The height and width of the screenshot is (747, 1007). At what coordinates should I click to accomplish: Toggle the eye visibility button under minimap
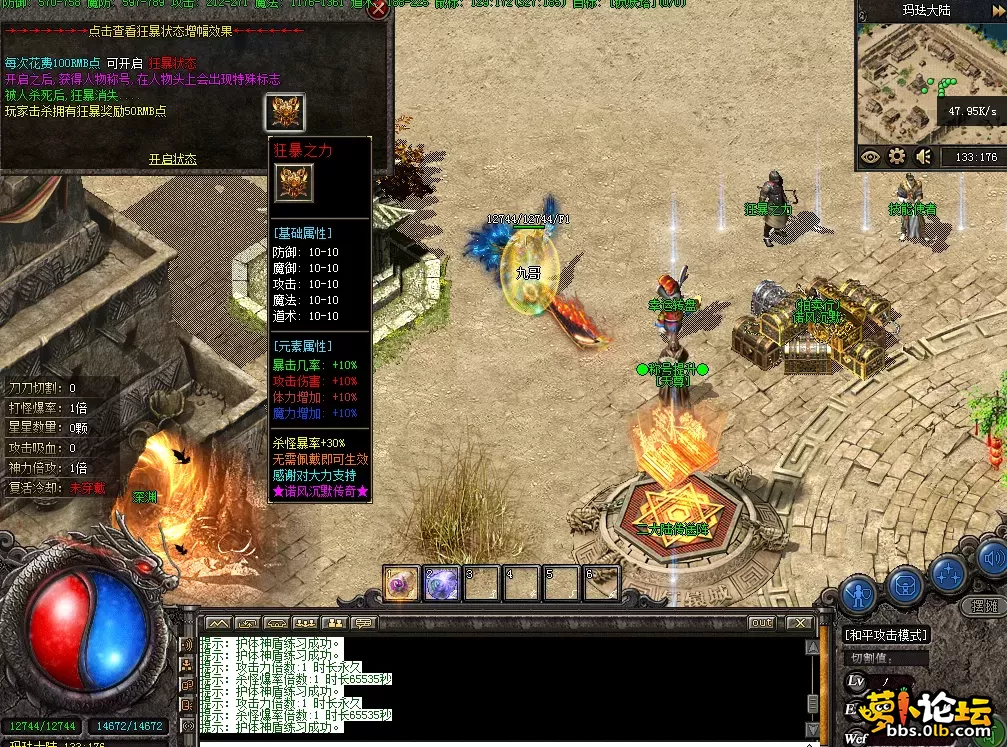tap(870, 156)
